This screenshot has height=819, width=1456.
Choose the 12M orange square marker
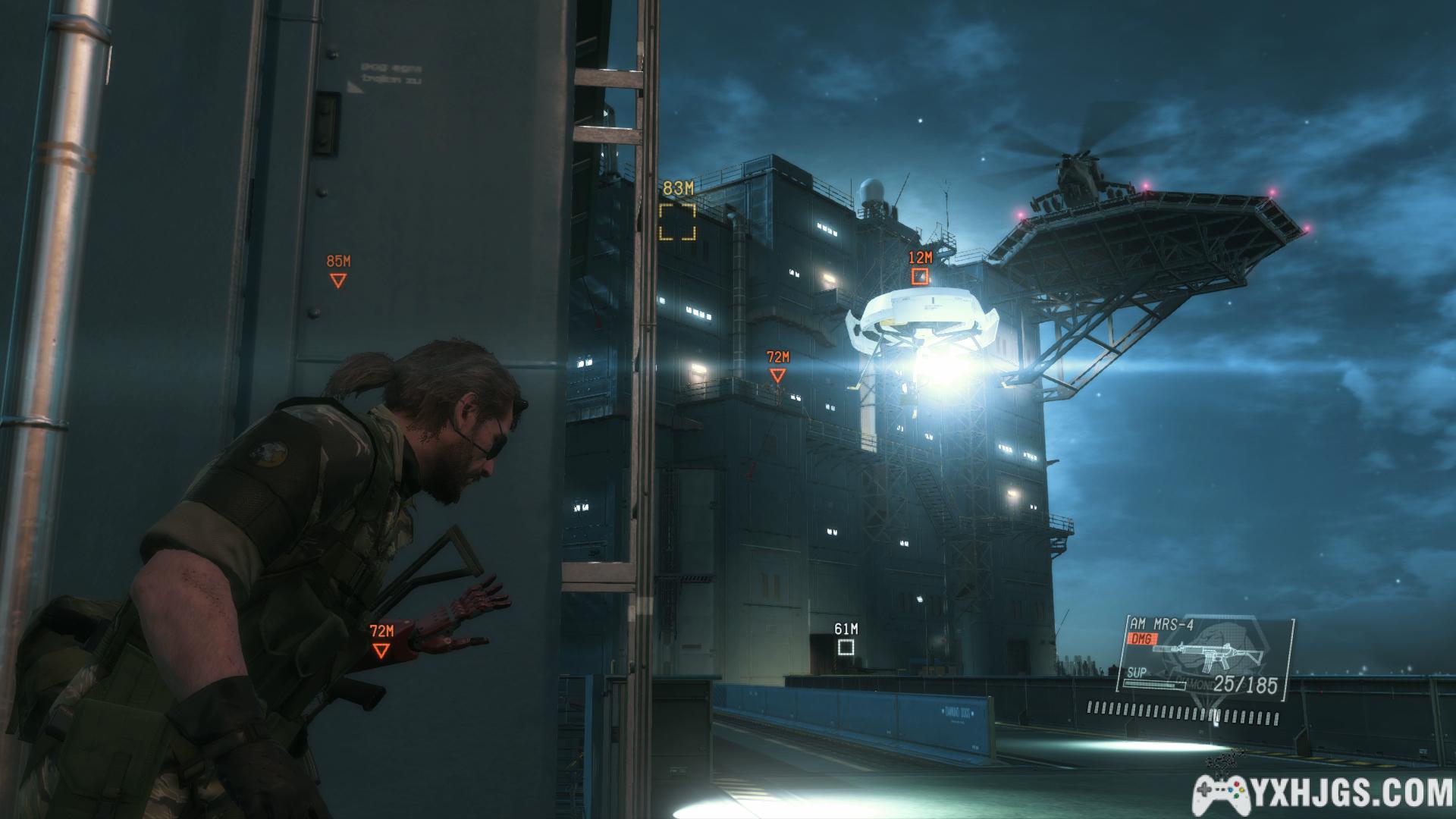pos(920,276)
